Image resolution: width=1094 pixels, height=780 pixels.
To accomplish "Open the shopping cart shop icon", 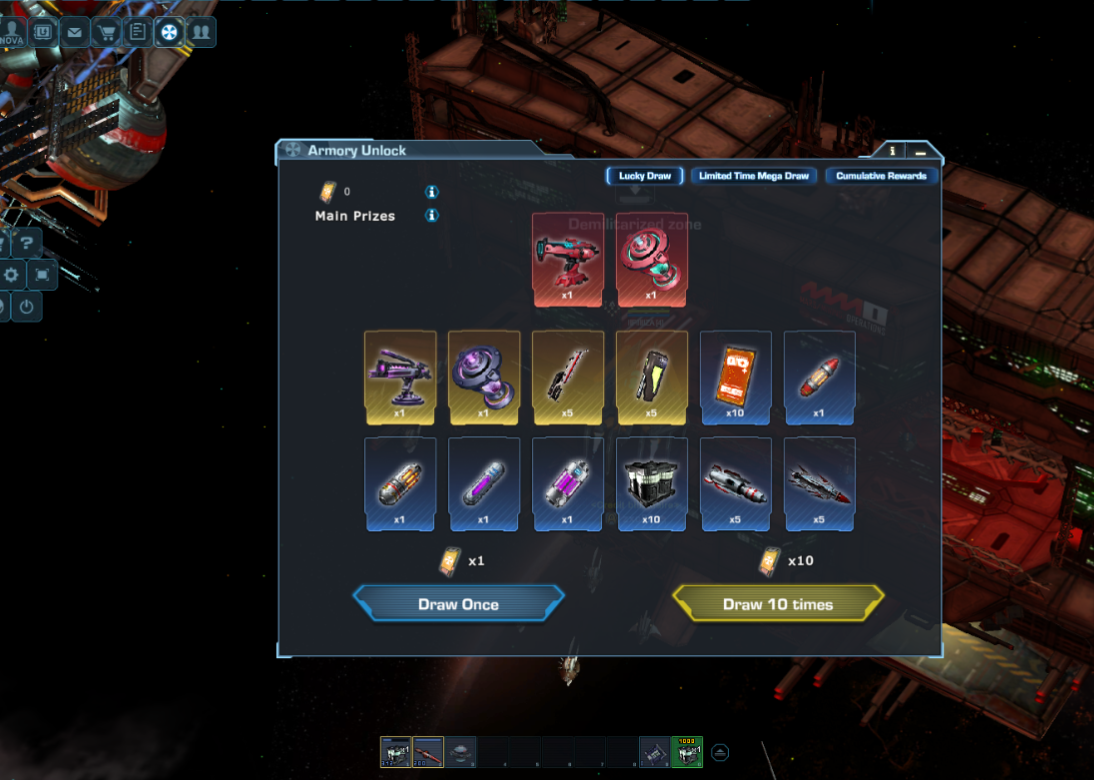I will 106,32.
